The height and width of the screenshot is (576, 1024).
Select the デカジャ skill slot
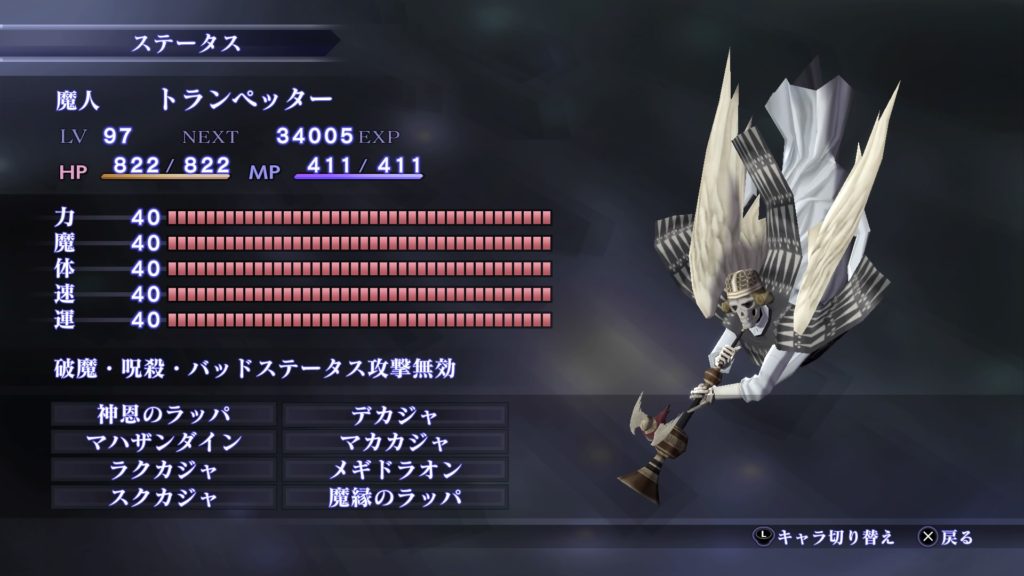pyautogui.click(x=396, y=414)
